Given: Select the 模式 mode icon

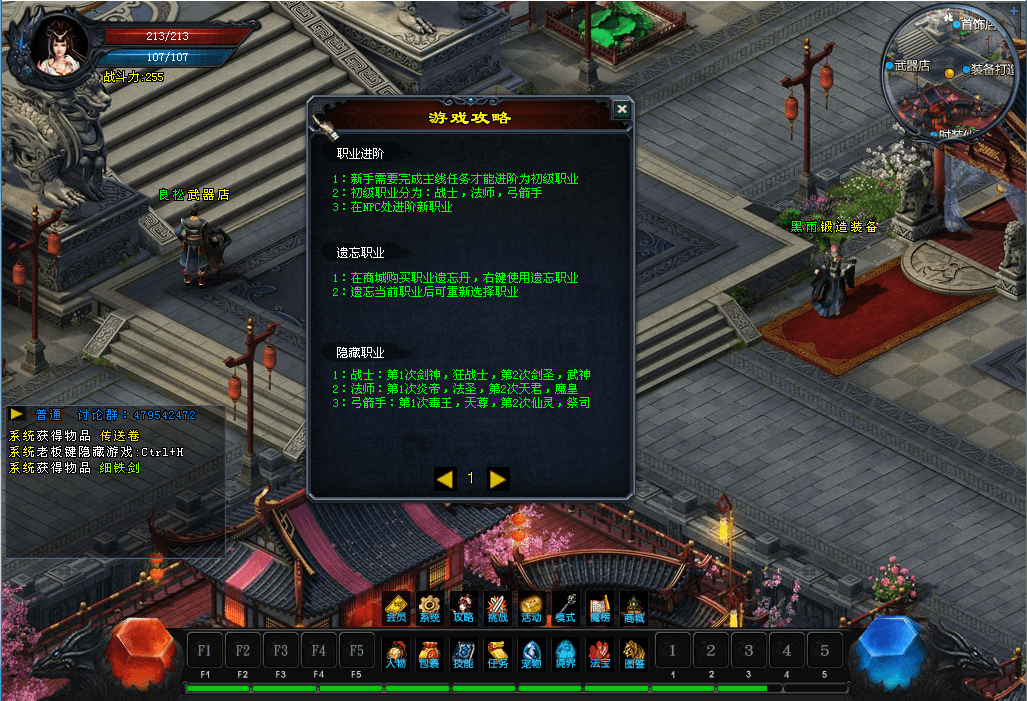Looking at the screenshot, I should [565, 608].
